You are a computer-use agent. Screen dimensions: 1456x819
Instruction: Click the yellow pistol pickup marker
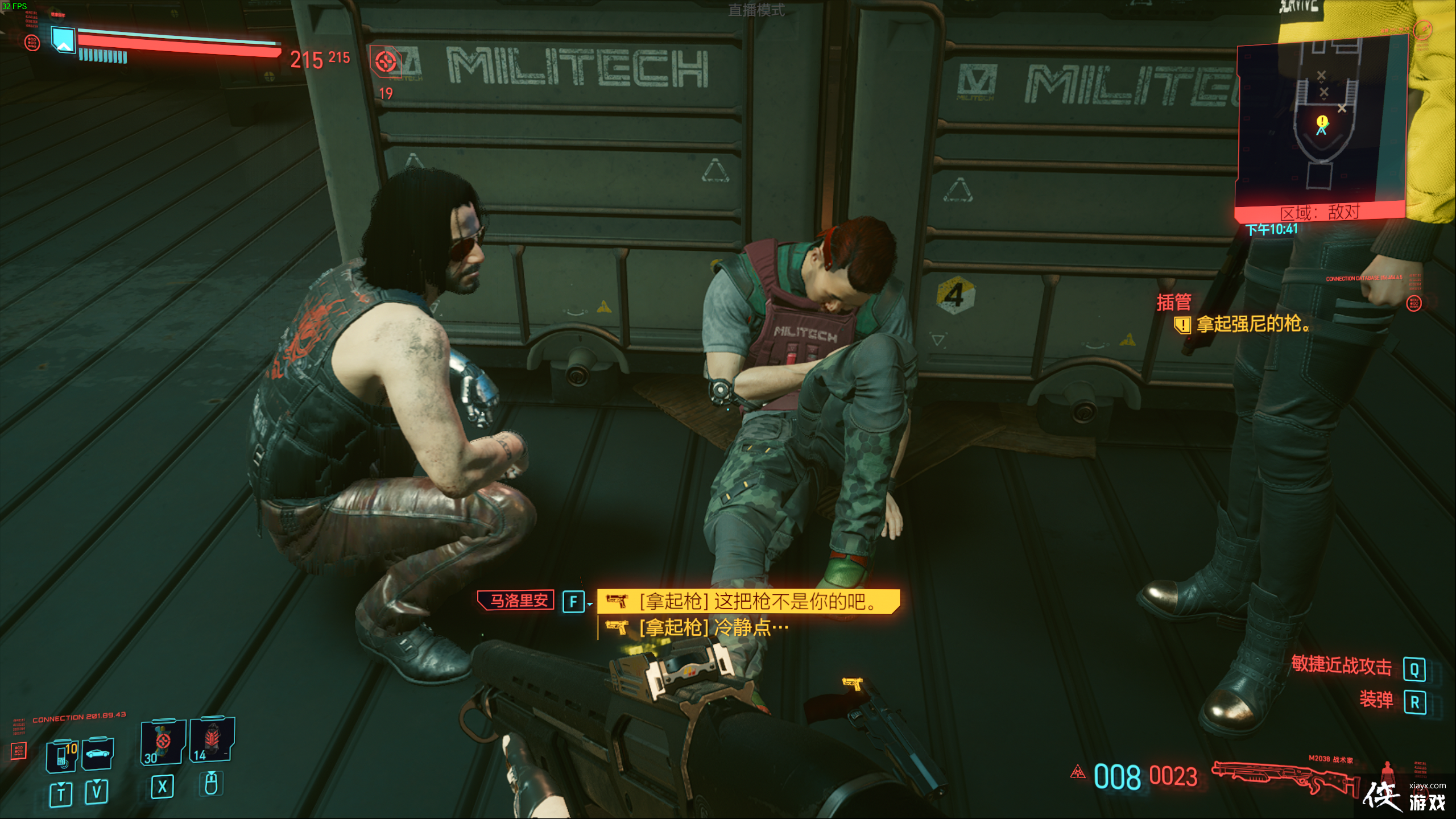(x=852, y=683)
